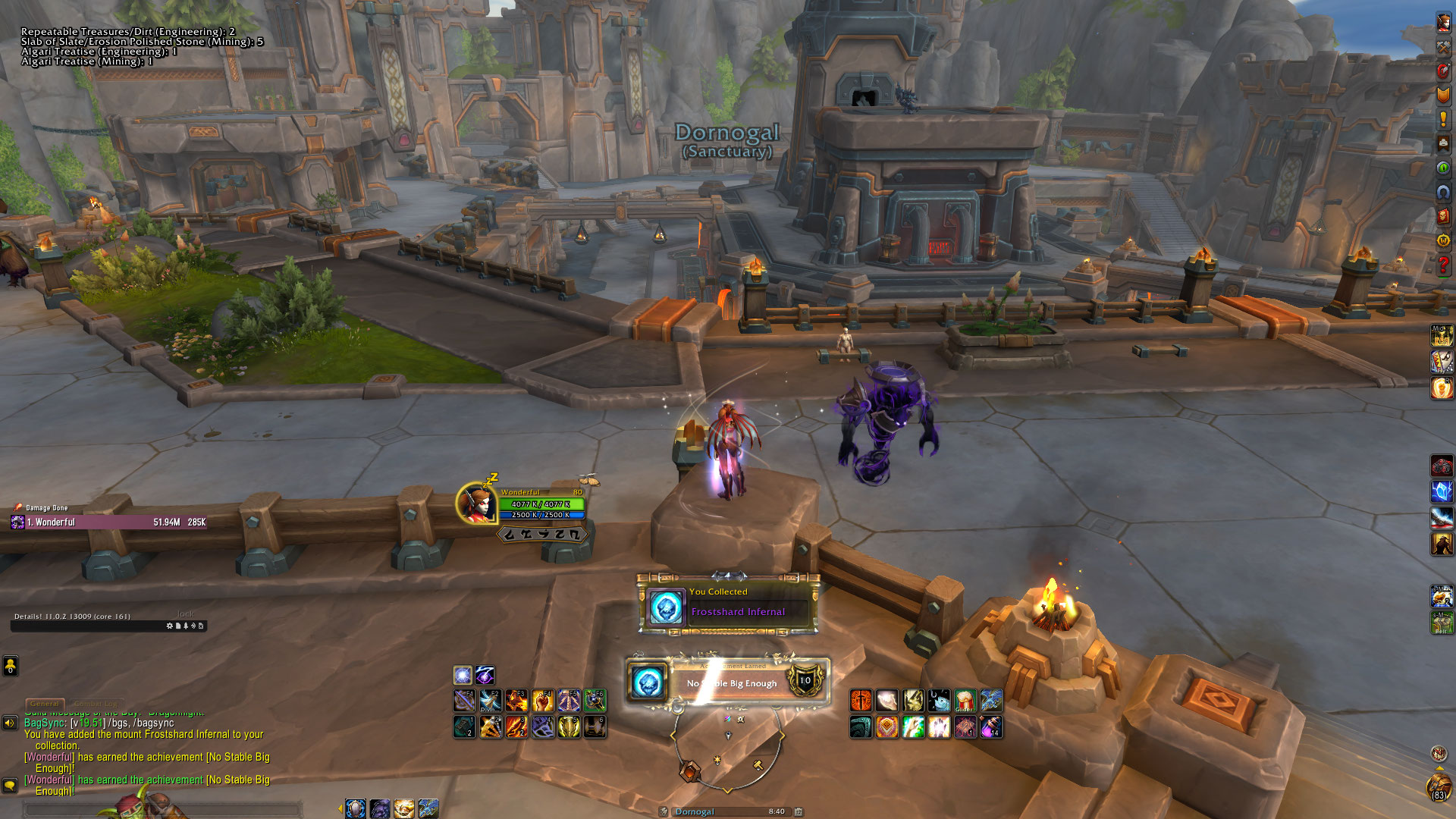The width and height of the screenshot is (1456, 819).
Task: Open the character info micro button
Action: (1443, 22)
